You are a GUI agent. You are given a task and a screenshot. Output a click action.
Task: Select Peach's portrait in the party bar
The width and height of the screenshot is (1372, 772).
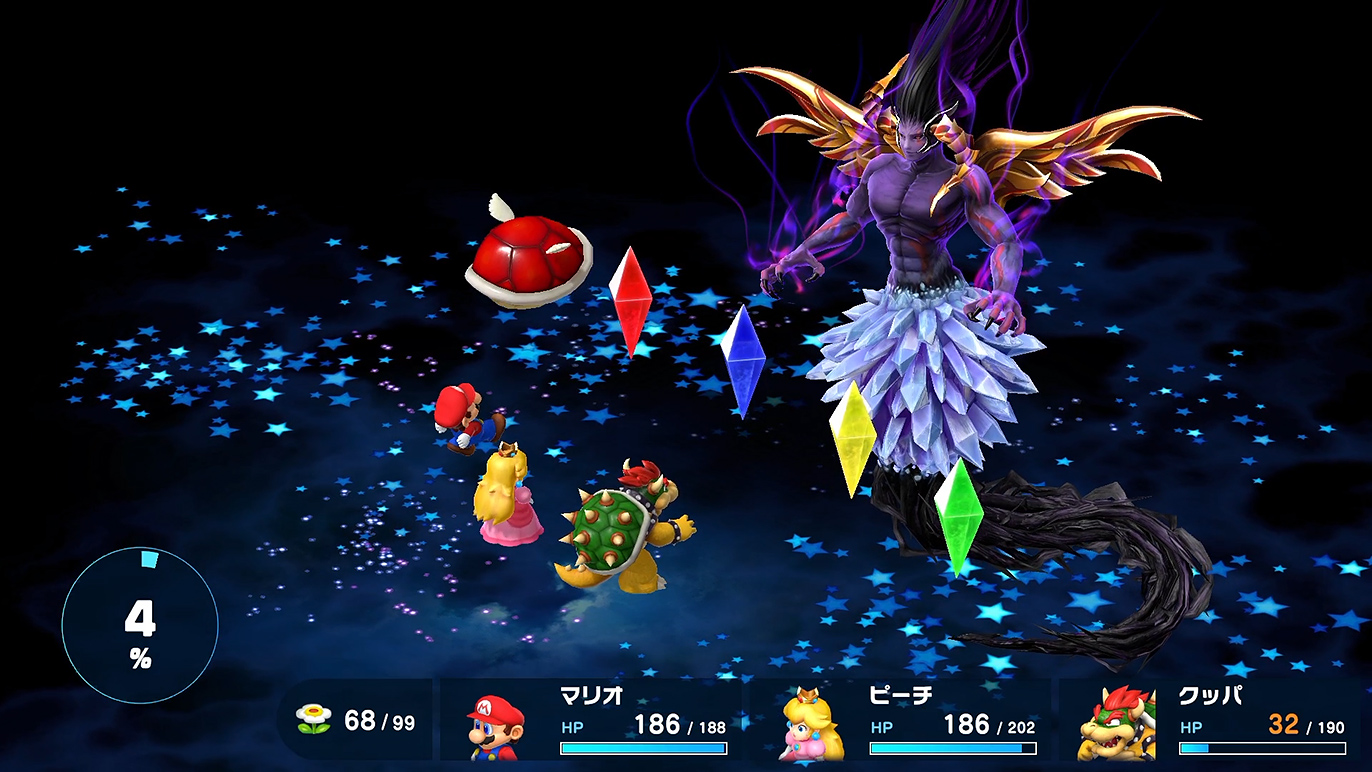[811, 726]
